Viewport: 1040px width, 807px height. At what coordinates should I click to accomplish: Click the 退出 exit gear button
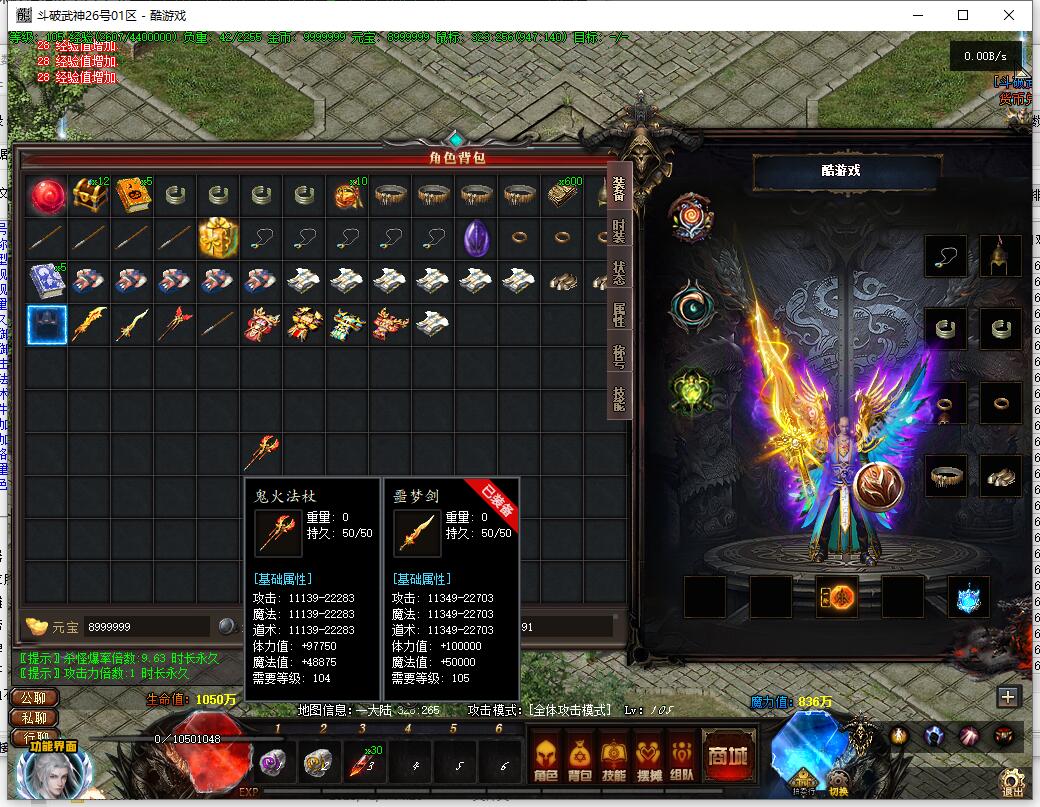(1012, 782)
